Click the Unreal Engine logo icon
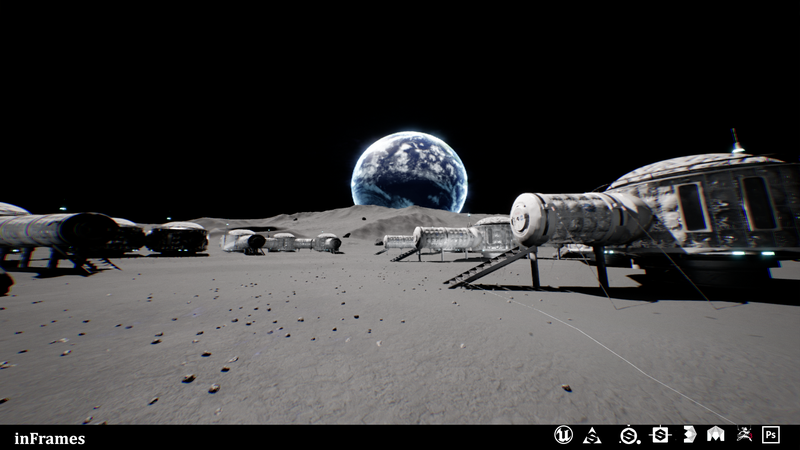The image size is (800, 450). [x=563, y=435]
